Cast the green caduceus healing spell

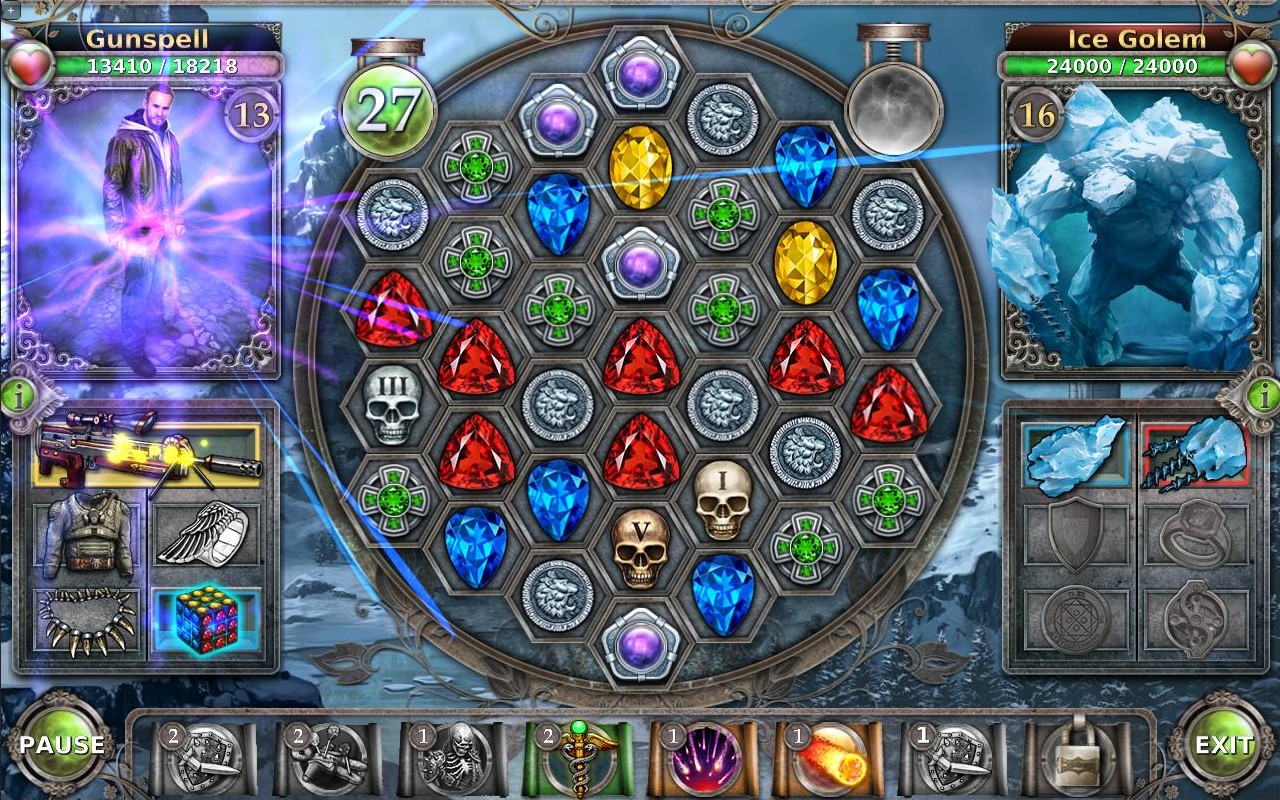point(577,758)
